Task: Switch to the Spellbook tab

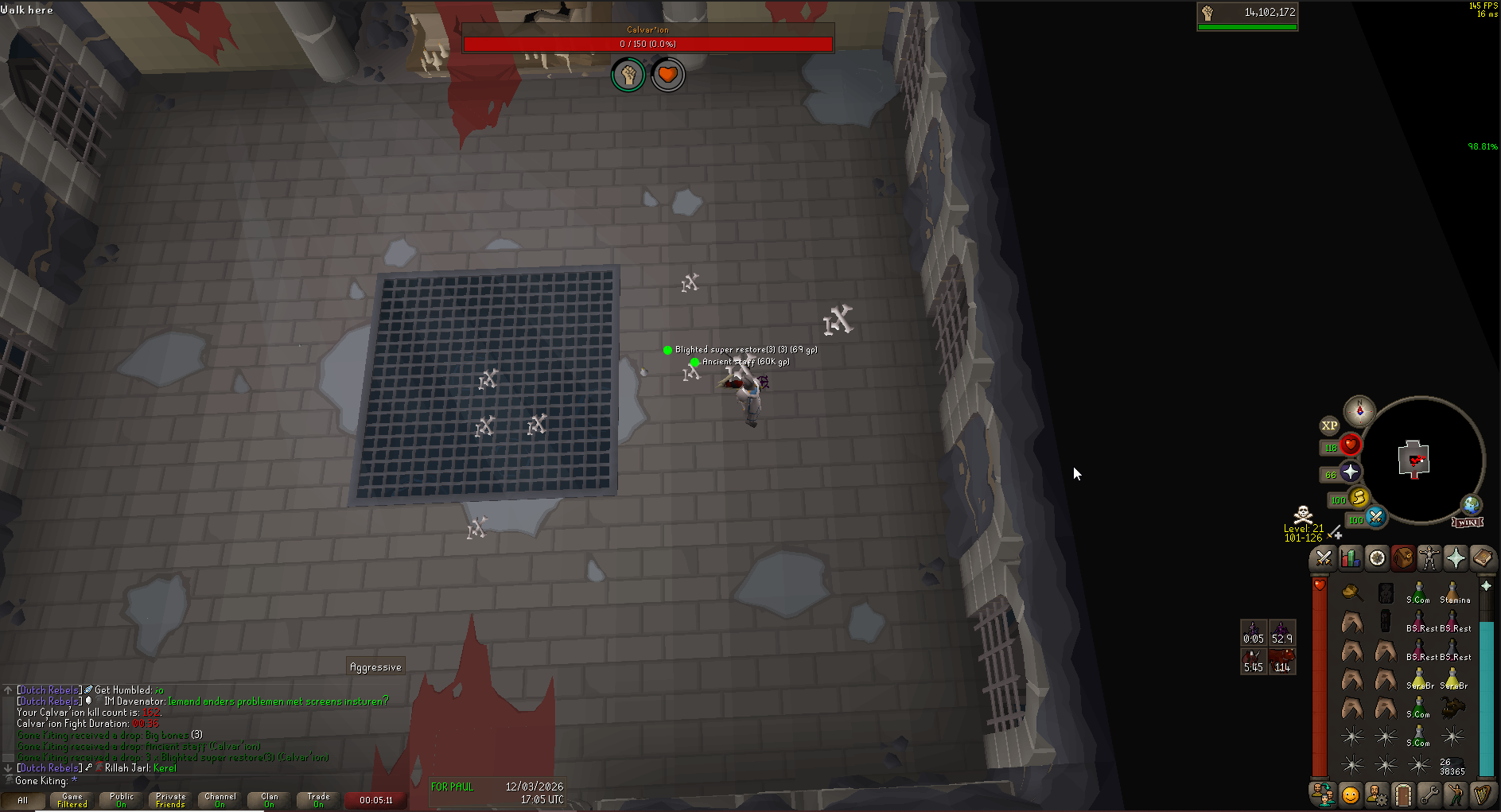Action: [1482, 558]
